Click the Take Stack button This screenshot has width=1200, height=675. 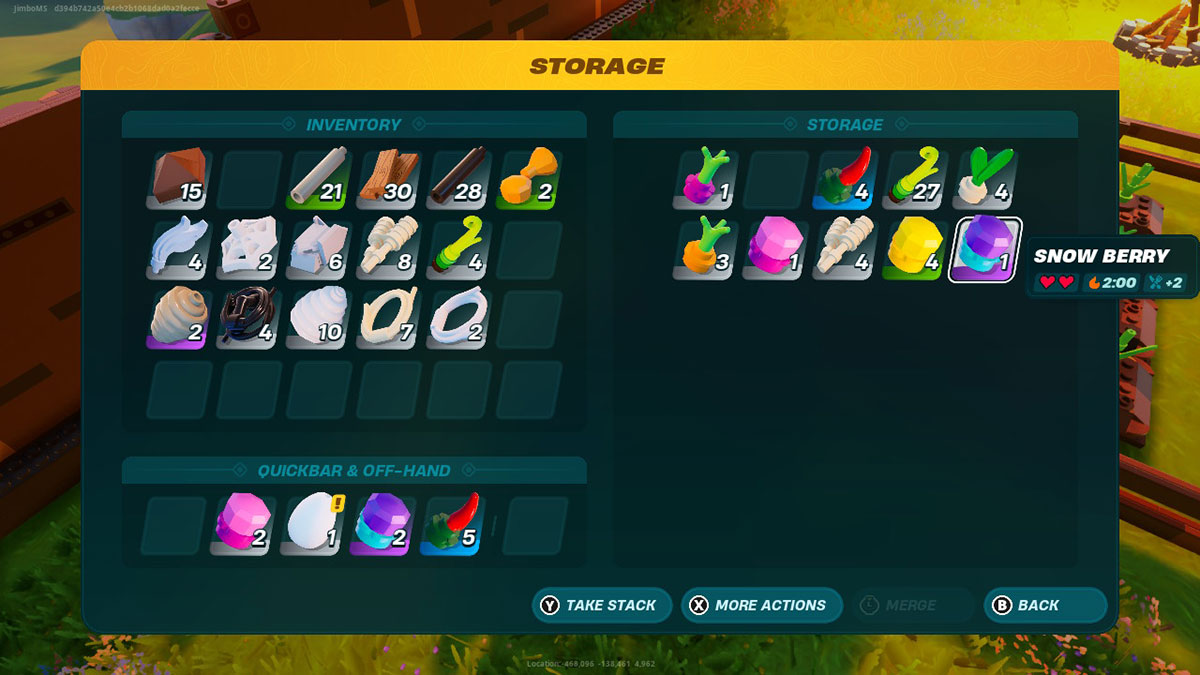pyautogui.click(x=601, y=605)
